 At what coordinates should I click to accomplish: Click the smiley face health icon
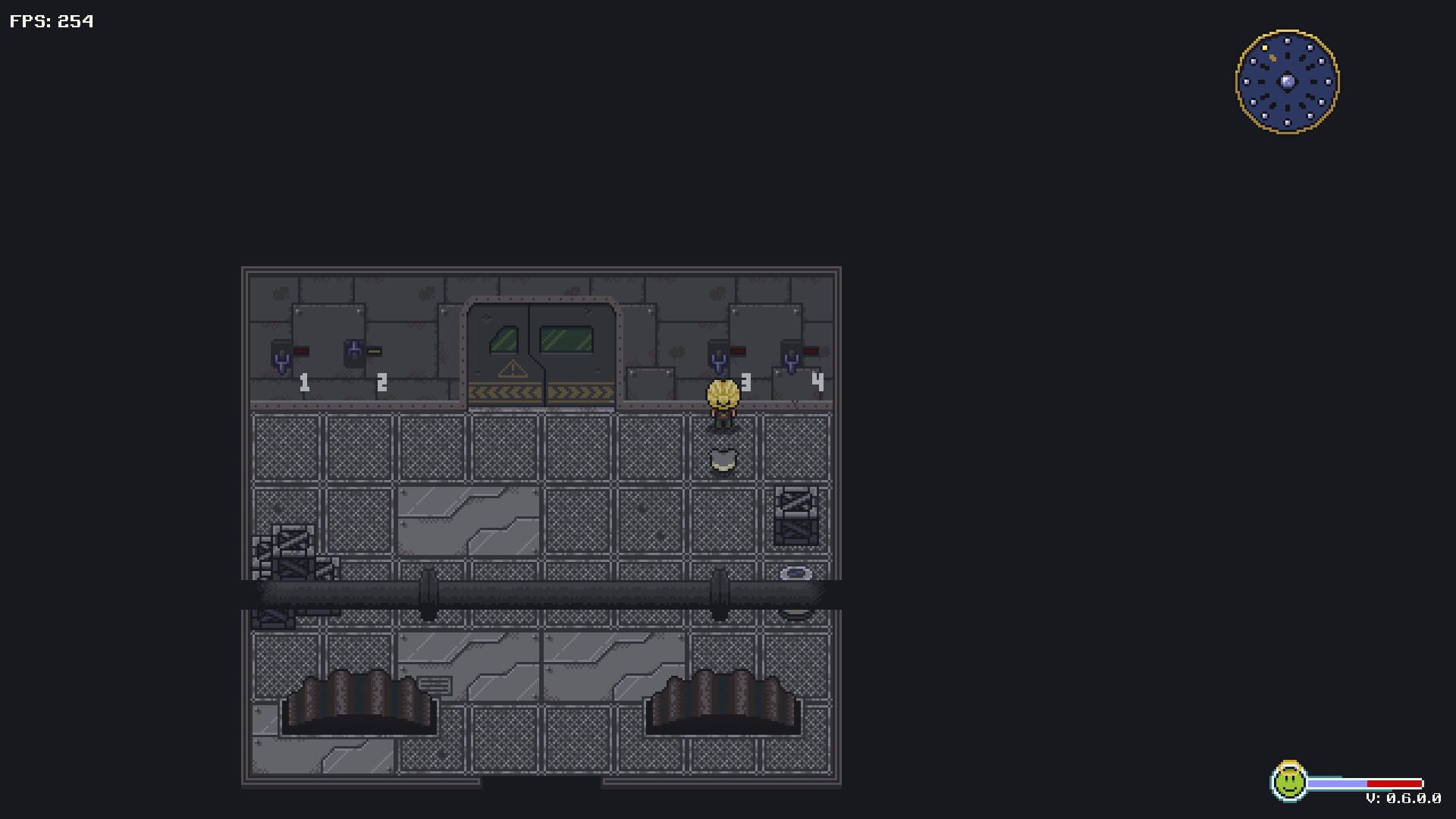click(1289, 783)
